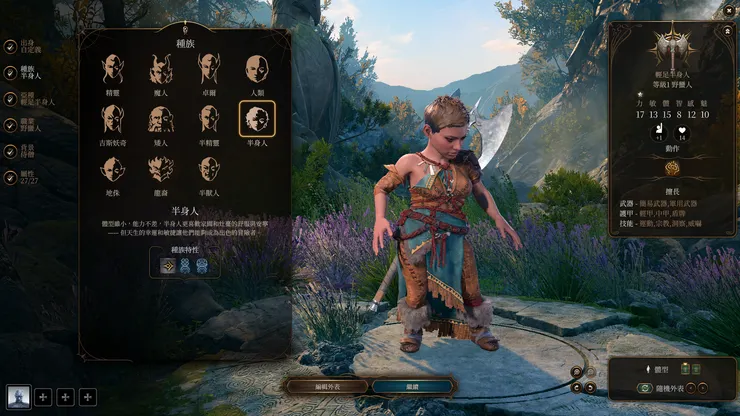Select the character portrait in bottom party bar
Viewport: 740px width, 416px height.
18,397
